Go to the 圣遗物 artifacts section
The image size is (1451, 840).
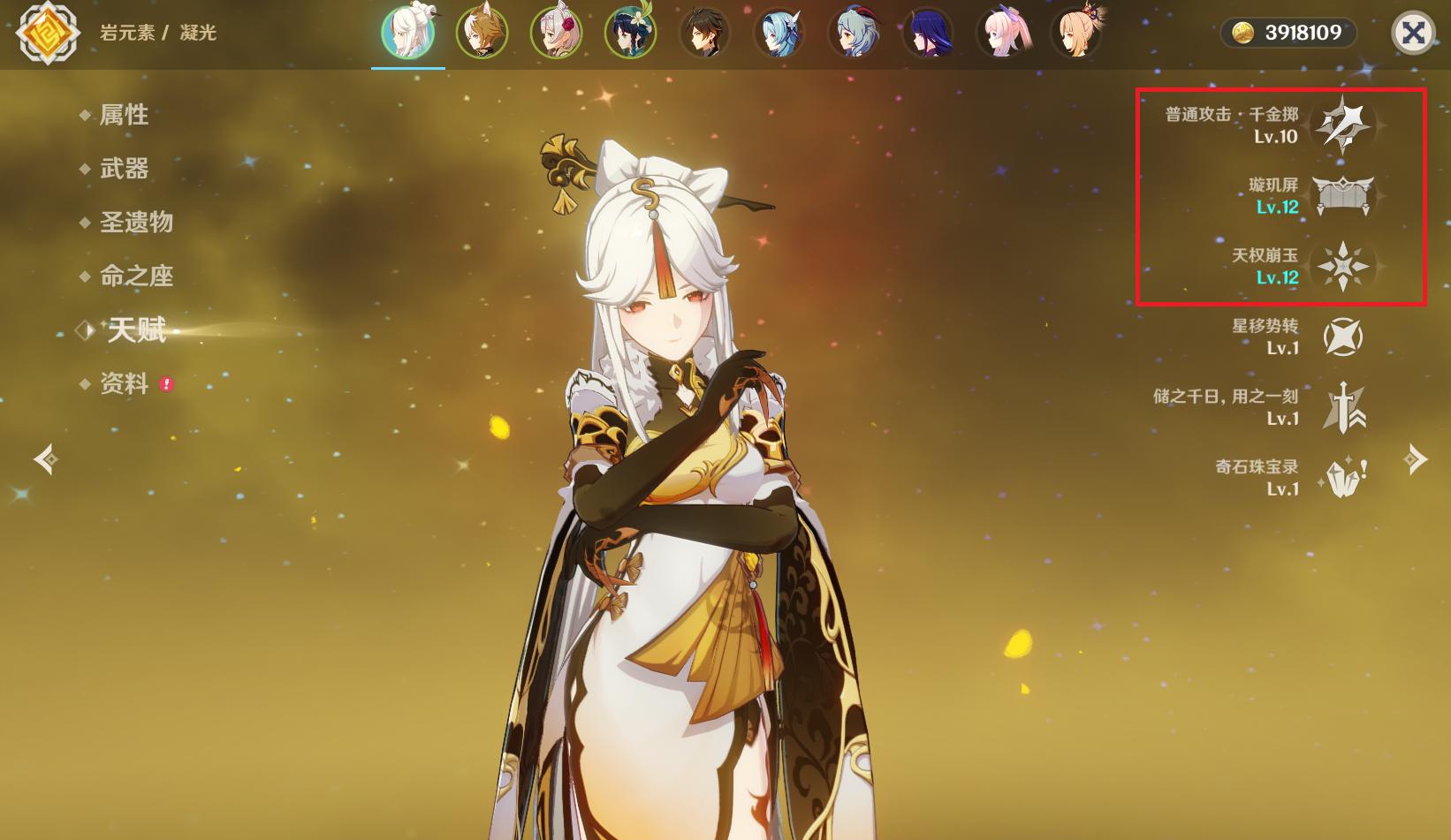[136, 223]
